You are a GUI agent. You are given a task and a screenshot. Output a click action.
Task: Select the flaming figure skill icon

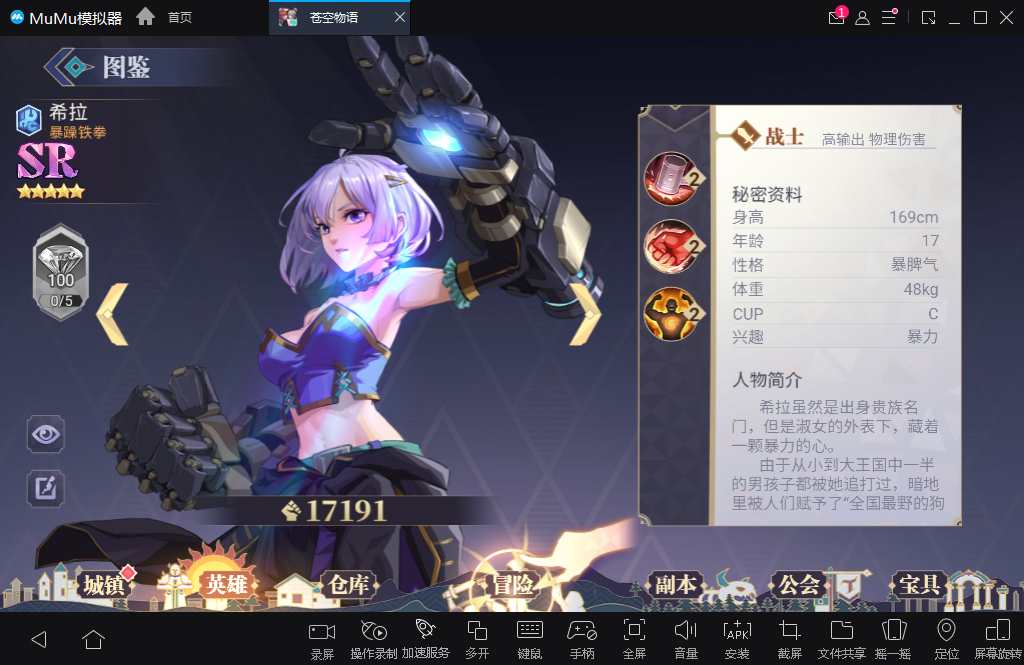click(670, 314)
